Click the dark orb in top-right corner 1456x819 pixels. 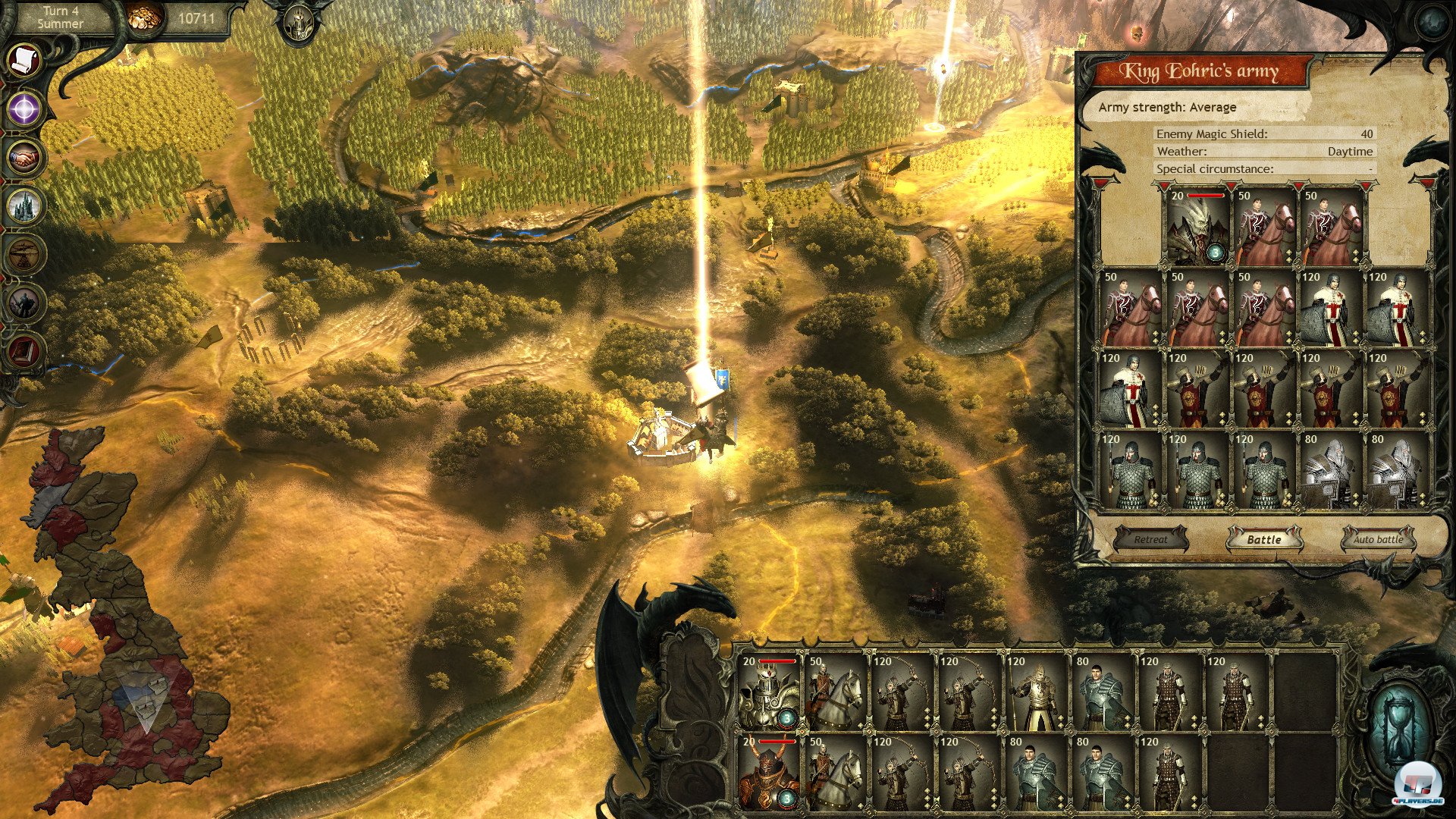[x=1430, y=23]
